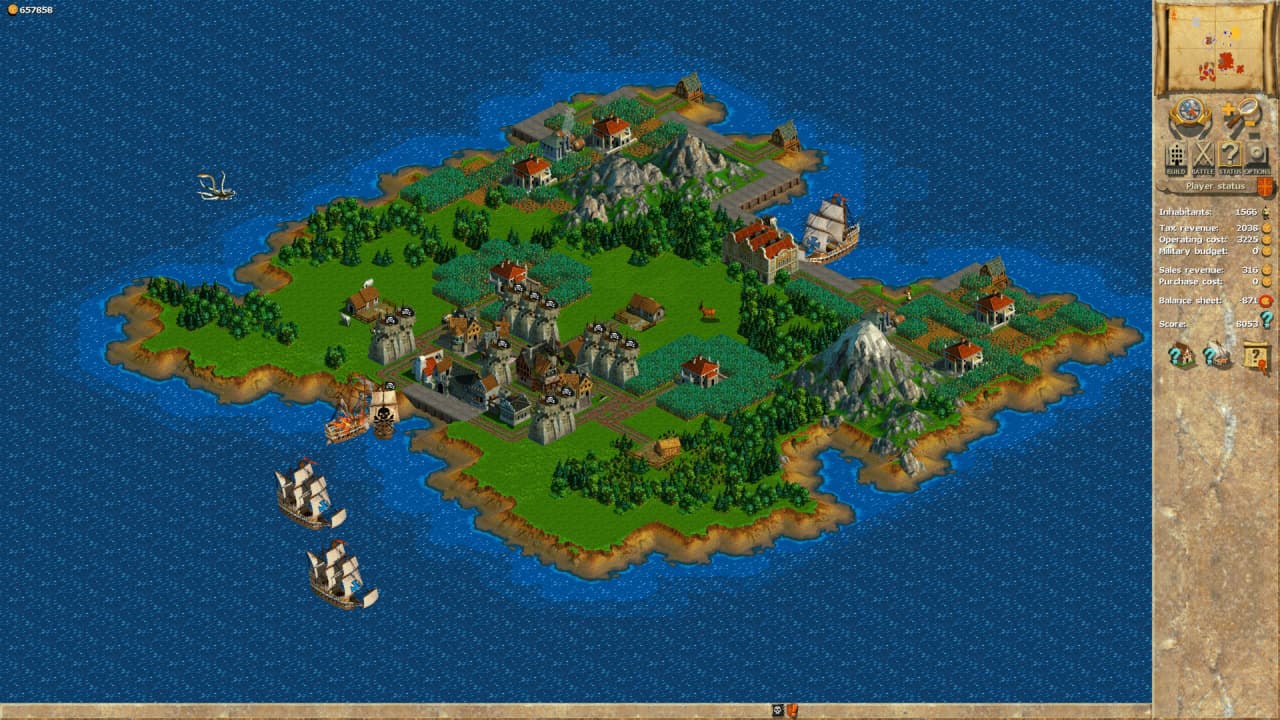The height and width of the screenshot is (720, 1280).
Task: Open the Options menu
Action: coord(1256,157)
